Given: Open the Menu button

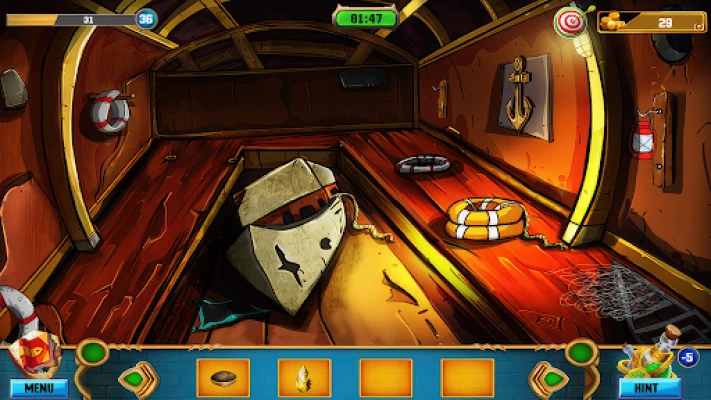Looking at the screenshot, I should click(38, 387).
